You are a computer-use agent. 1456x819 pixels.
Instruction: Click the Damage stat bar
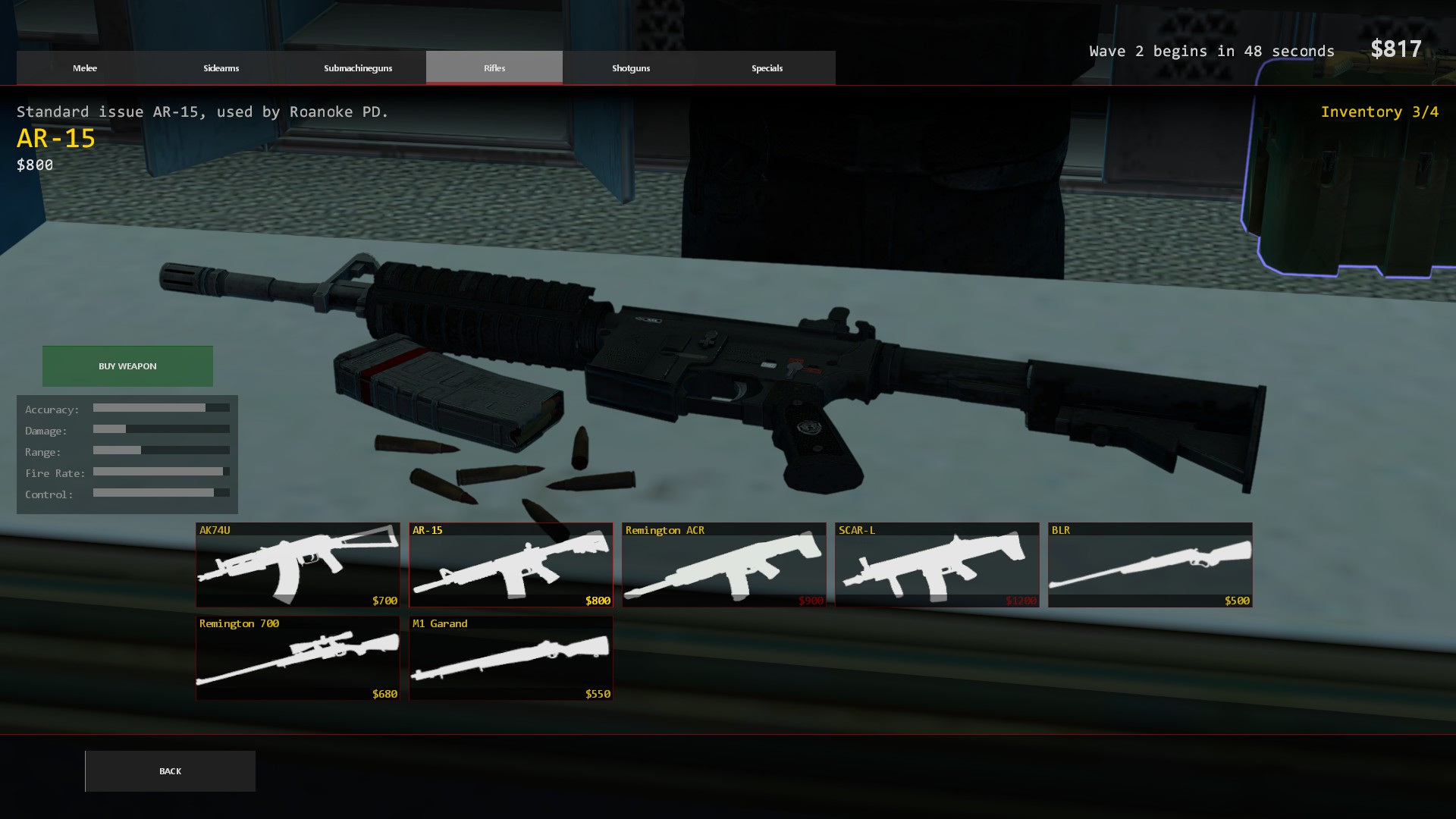(160, 429)
